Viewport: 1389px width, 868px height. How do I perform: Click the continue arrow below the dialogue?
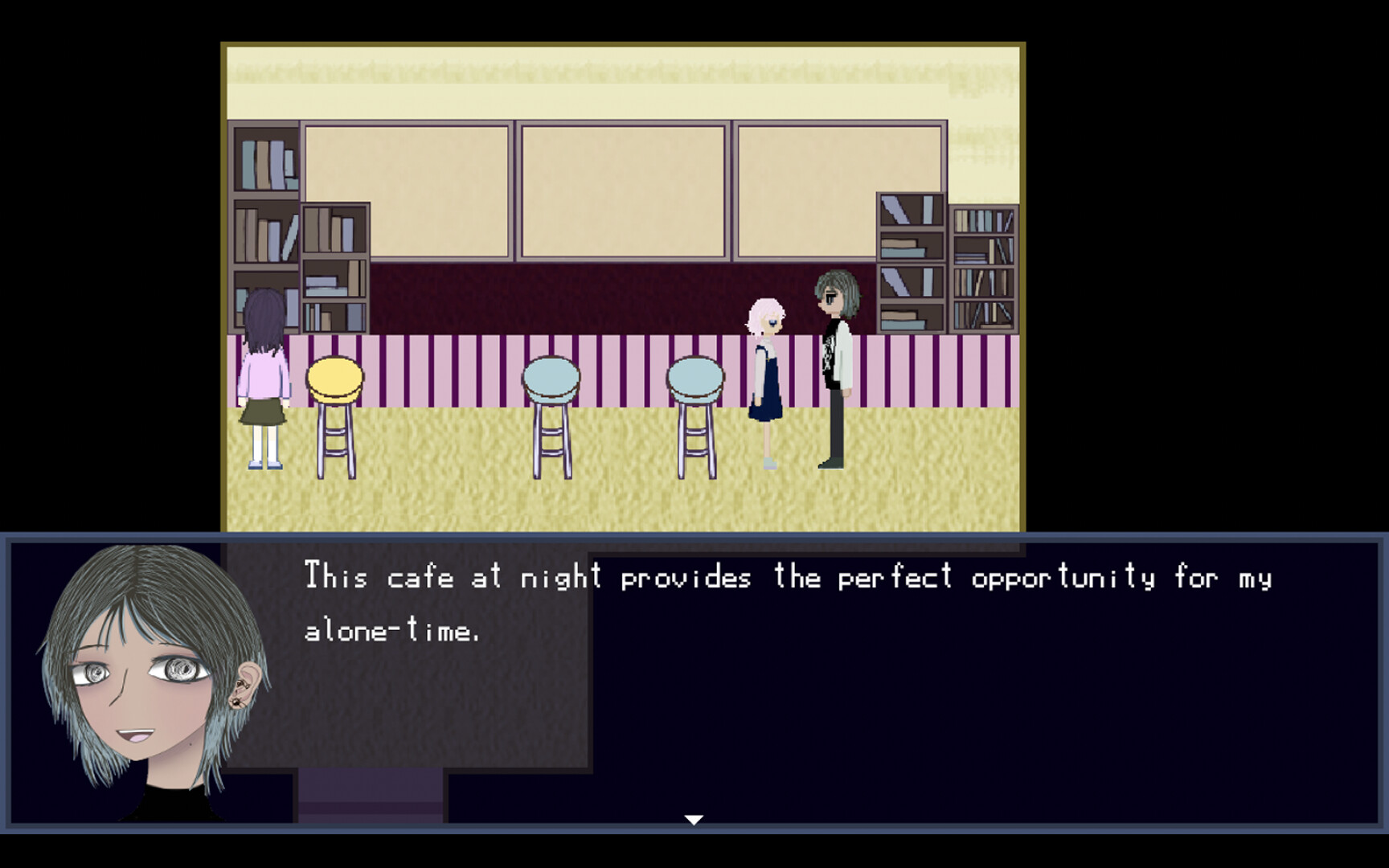(693, 819)
